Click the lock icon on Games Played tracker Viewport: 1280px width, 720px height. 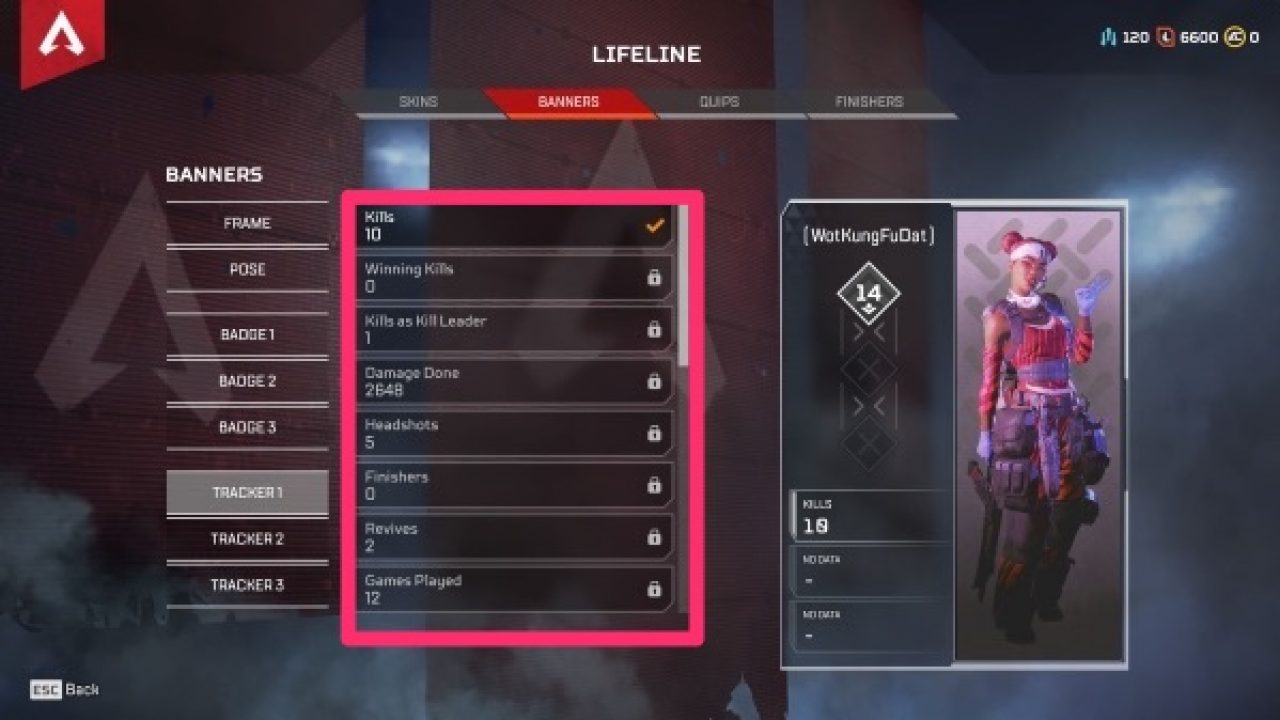656,588
